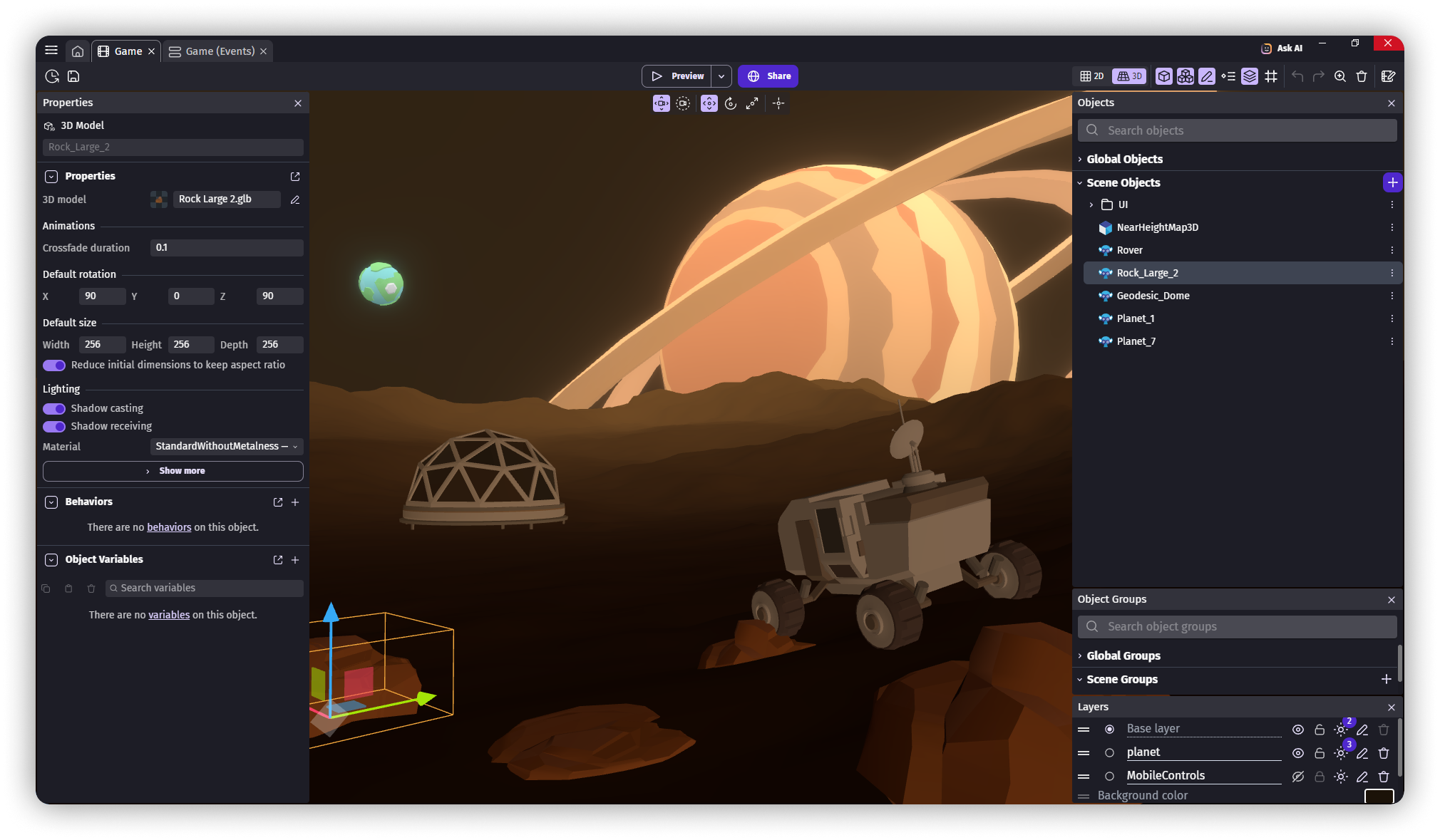Screen dimensions: 1440x840
Task: Switch to the 2D view mode
Action: tap(1091, 76)
